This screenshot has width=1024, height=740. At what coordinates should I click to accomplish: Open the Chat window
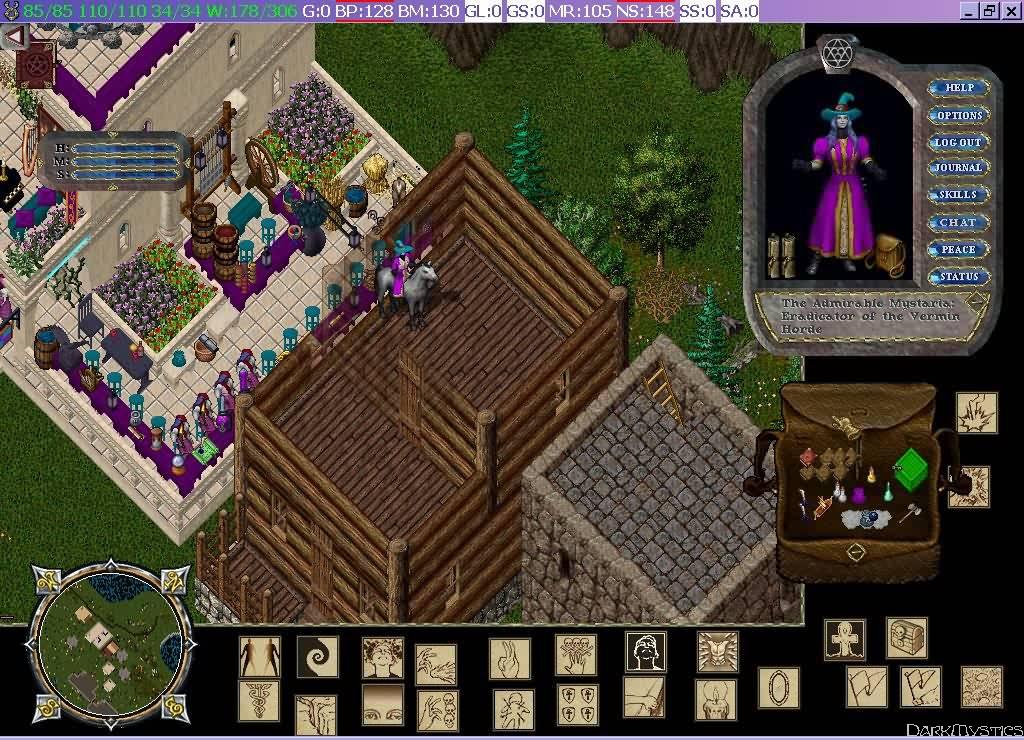[959, 222]
